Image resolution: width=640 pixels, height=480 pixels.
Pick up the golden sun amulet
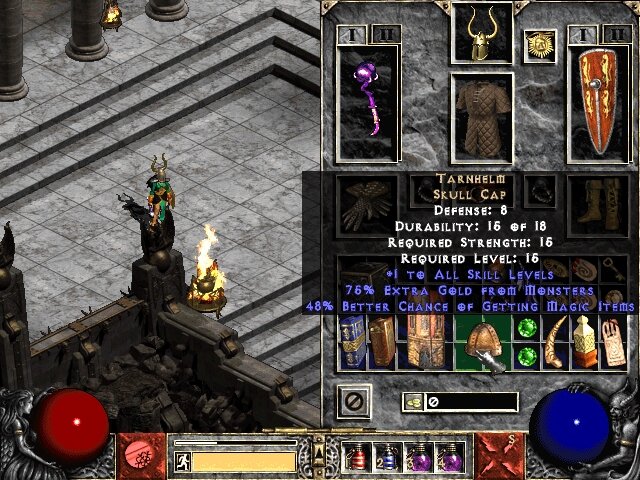pyautogui.click(x=540, y=45)
